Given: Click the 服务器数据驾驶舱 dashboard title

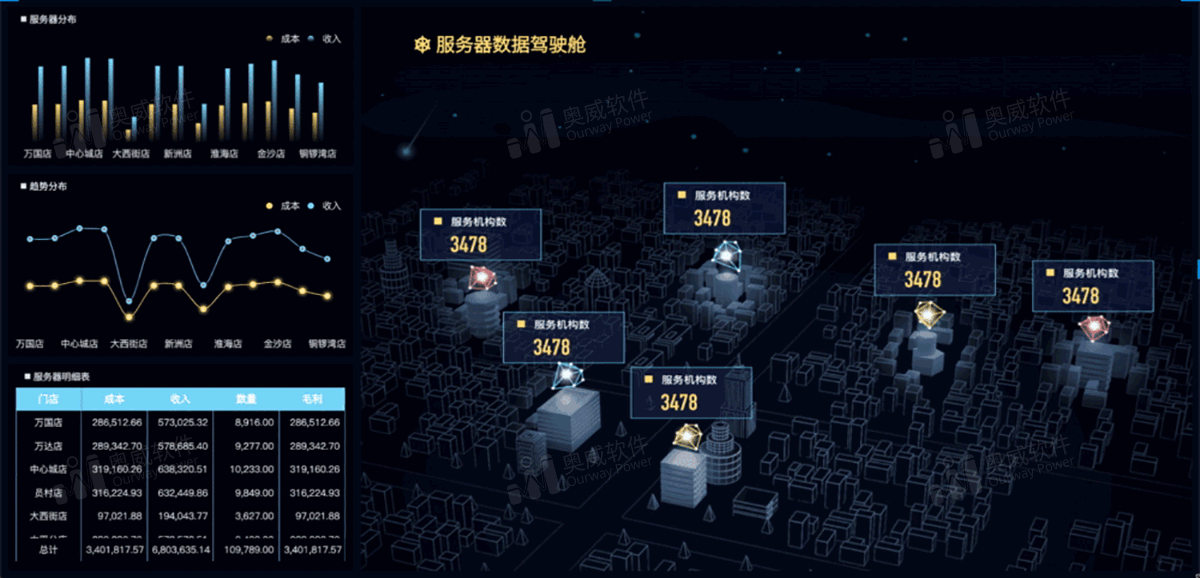Looking at the screenshot, I should click(x=510, y=45).
